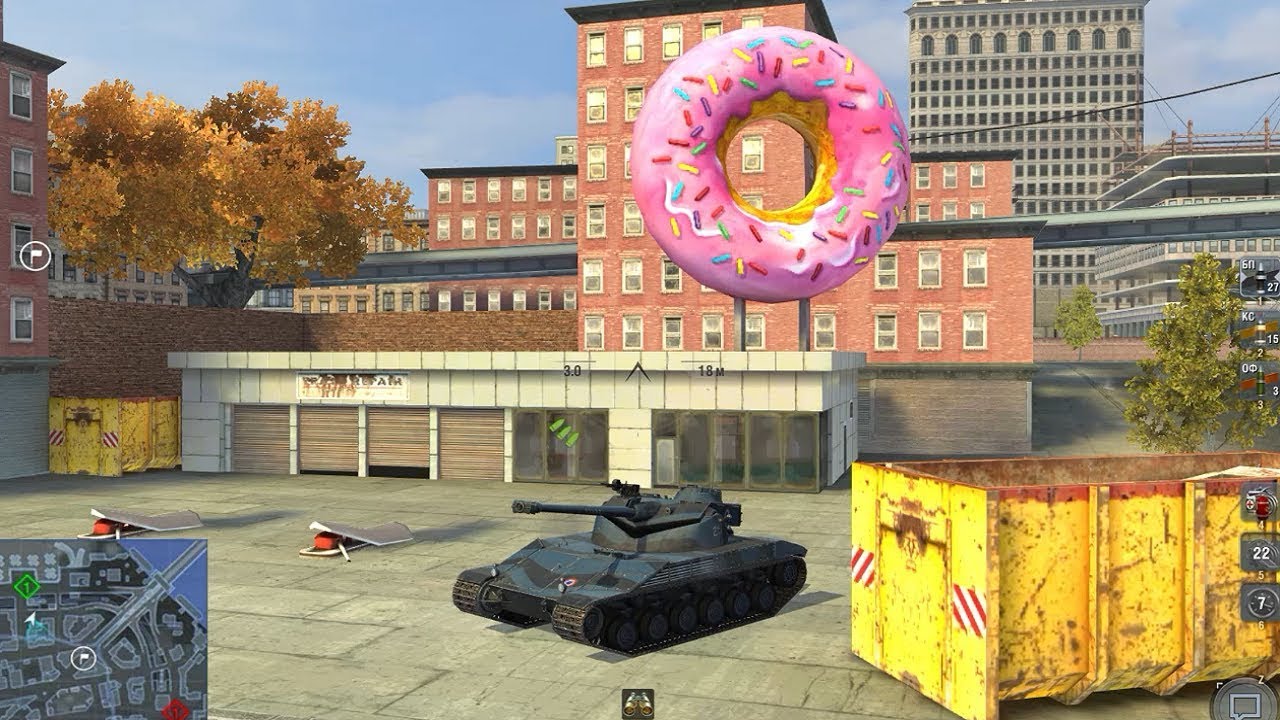The height and width of the screenshot is (720, 1280).
Task: Click the white flag icon on the left
Action: (x=36, y=256)
